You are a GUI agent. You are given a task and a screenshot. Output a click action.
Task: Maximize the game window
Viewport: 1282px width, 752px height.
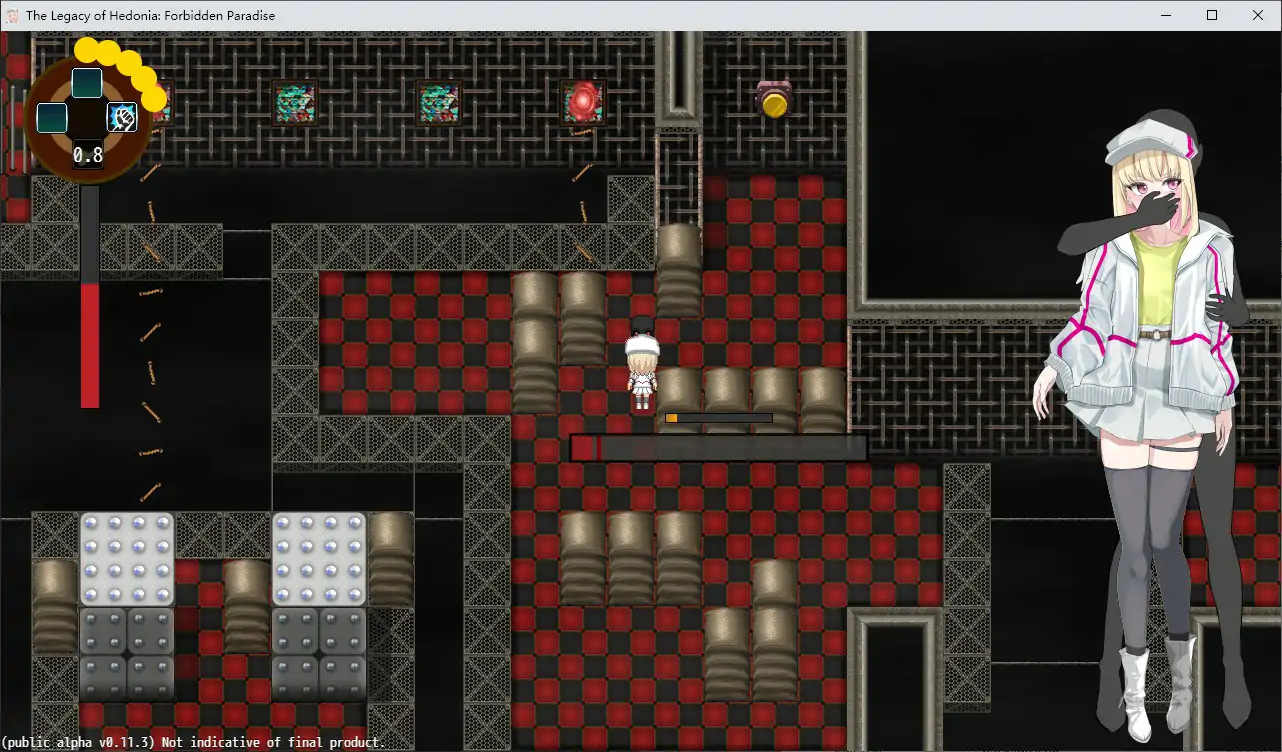[x=1212, y=15]
